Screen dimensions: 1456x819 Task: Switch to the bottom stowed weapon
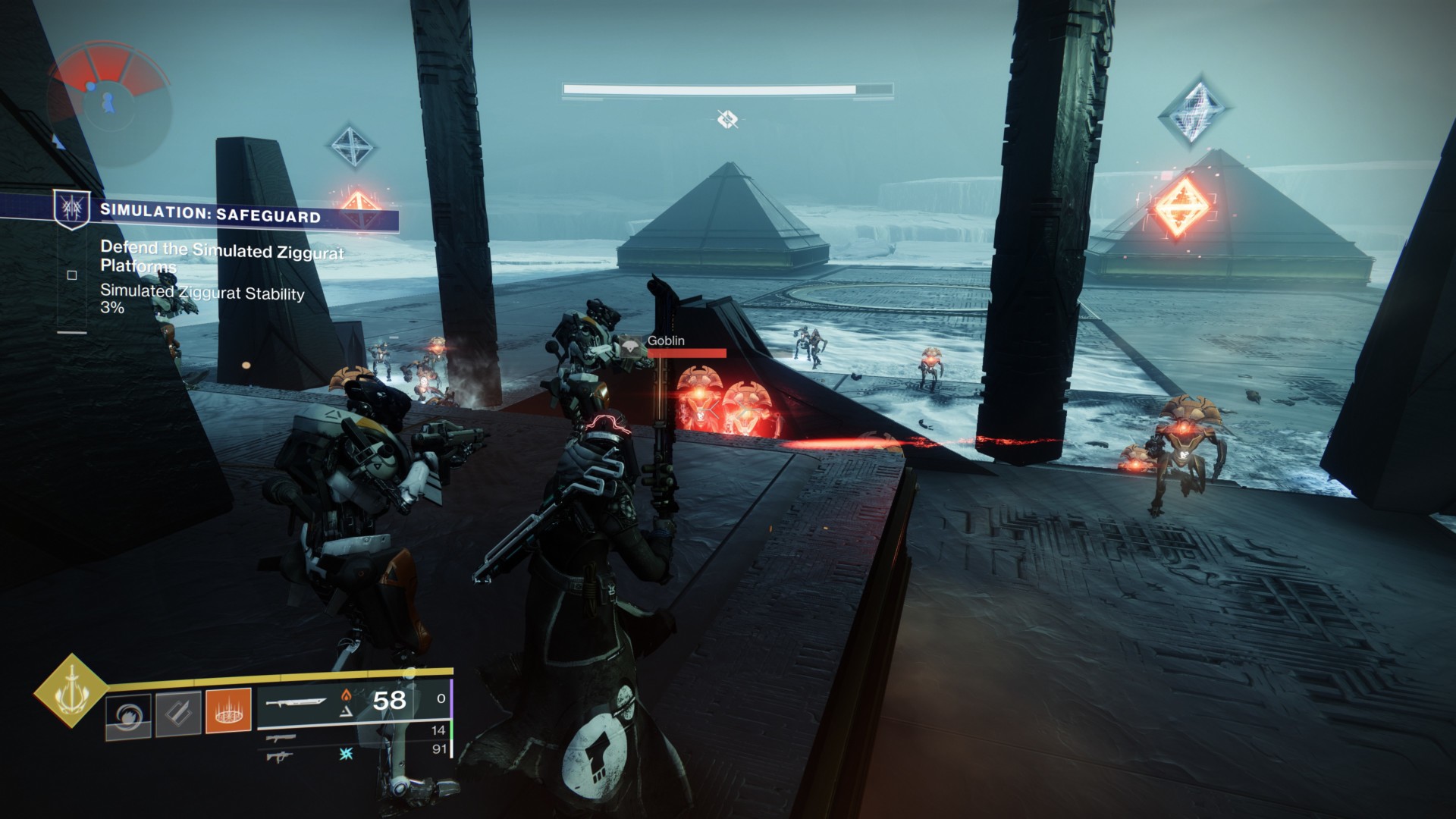(281, 755)
